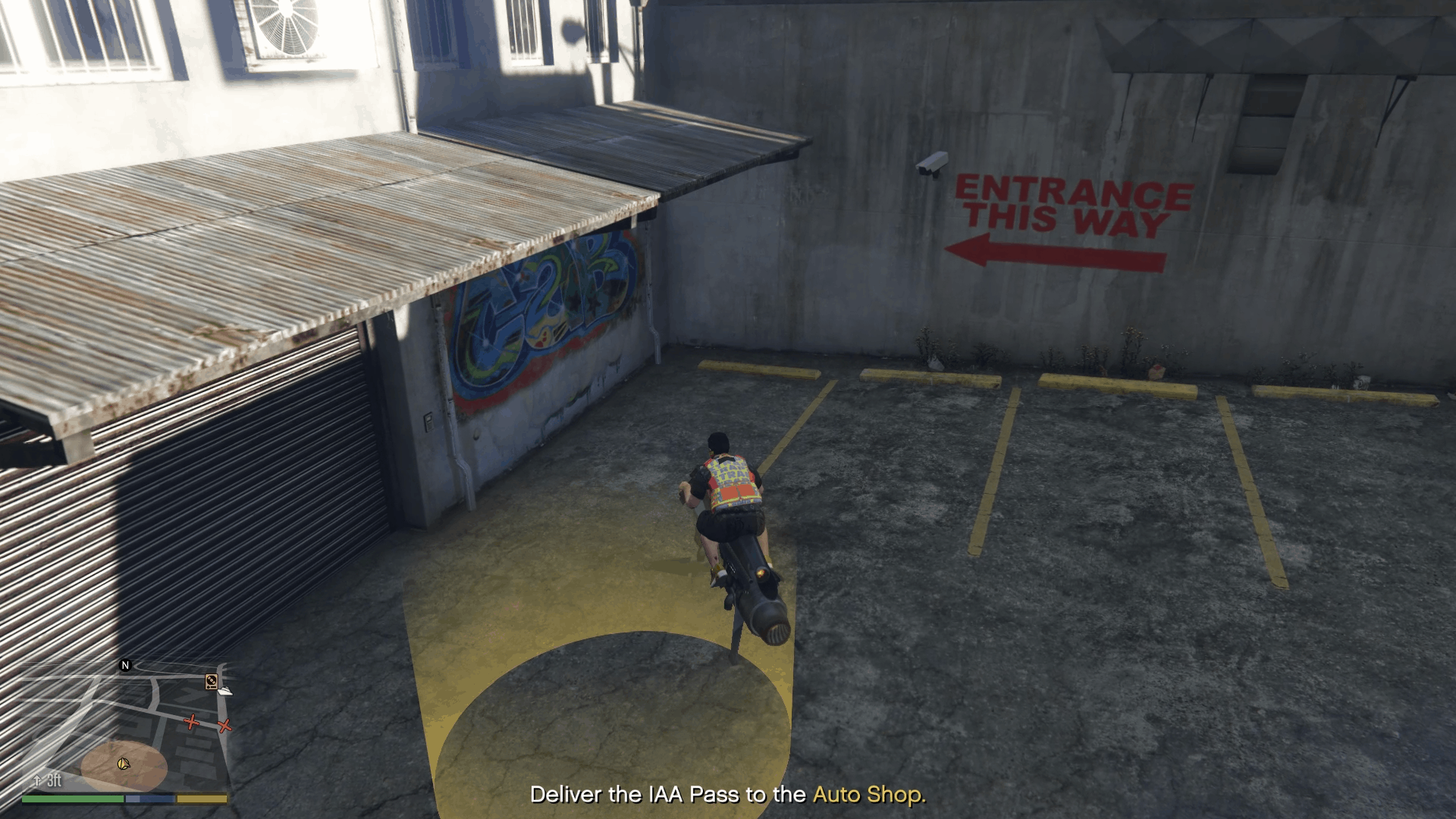Click the record player blip on the minimap
Screen dimensions: 1456x819
[211, 682]
